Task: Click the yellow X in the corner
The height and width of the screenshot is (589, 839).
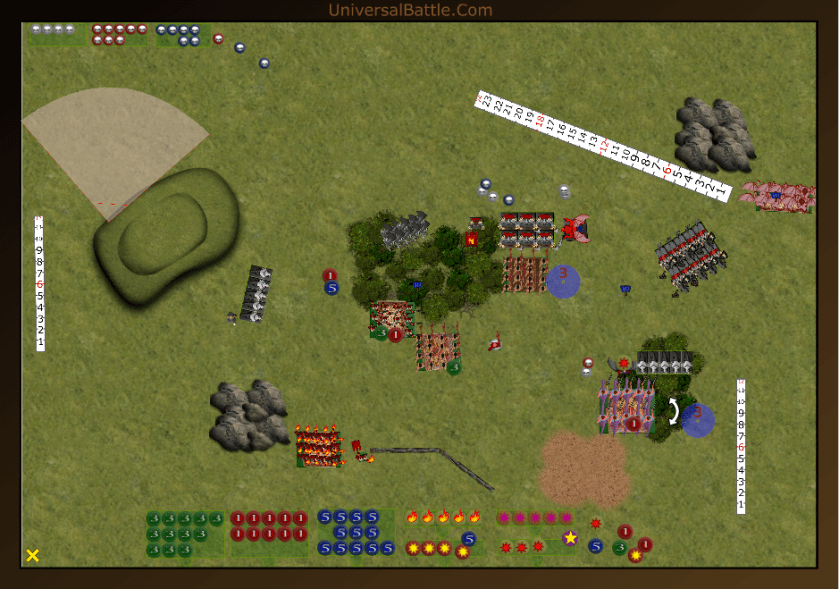Action: [33, 555]
